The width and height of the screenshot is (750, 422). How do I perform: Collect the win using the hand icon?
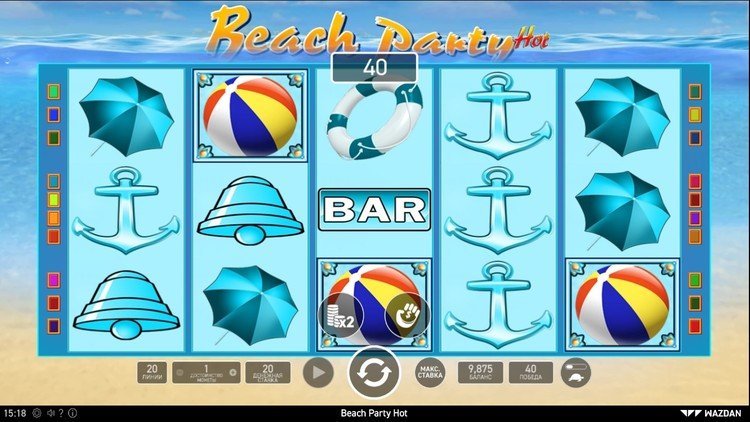pos(407,315)
